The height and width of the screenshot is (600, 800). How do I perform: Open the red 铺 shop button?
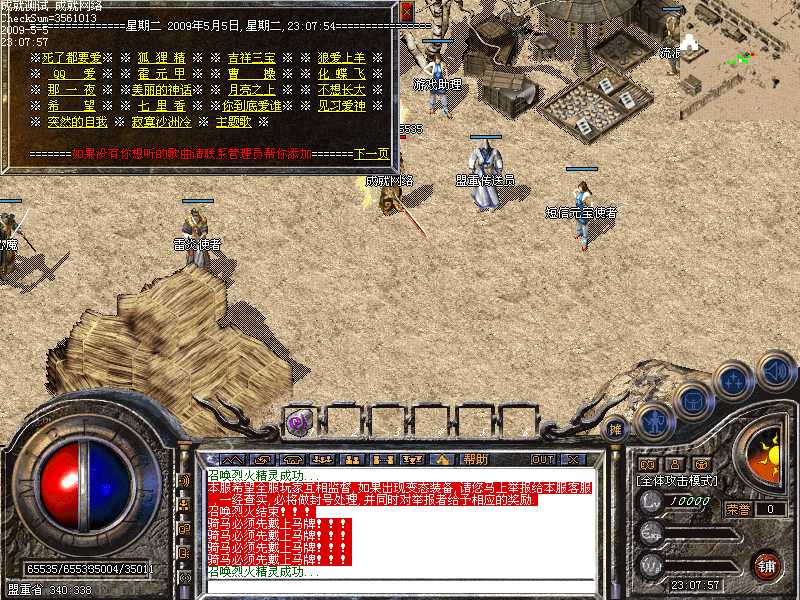click(766, 565)
